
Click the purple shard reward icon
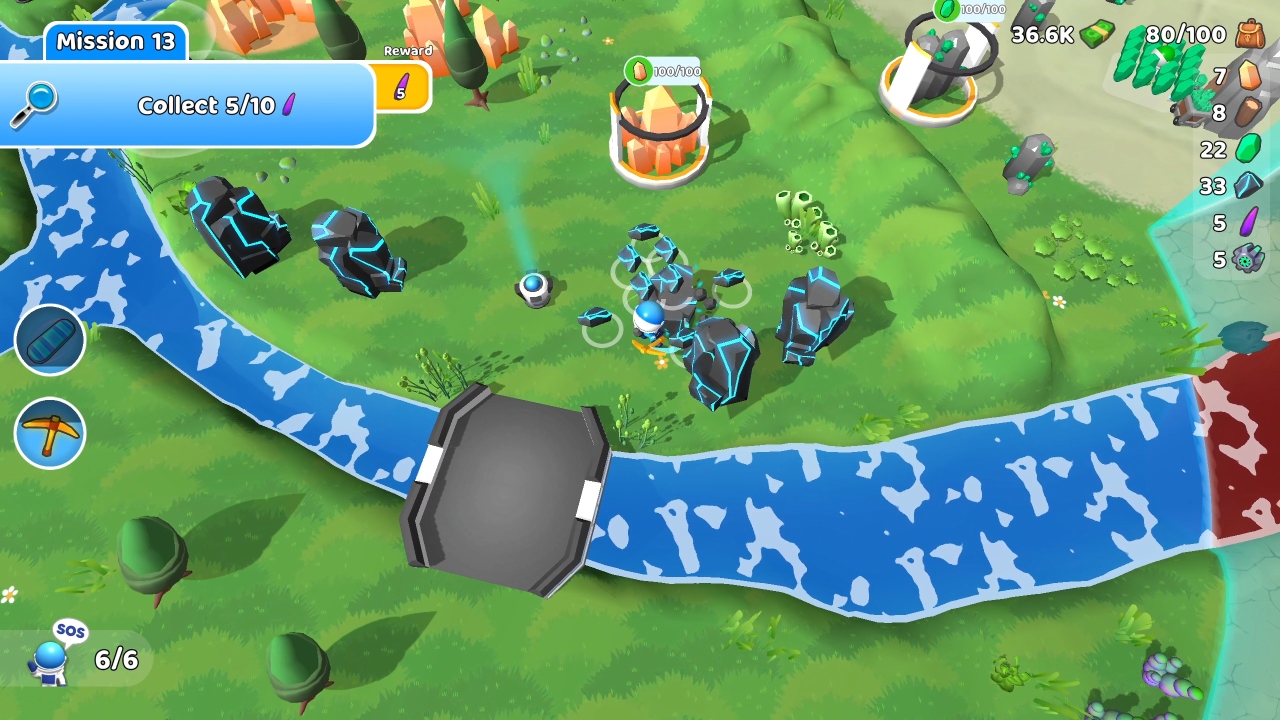coord(403,88)
